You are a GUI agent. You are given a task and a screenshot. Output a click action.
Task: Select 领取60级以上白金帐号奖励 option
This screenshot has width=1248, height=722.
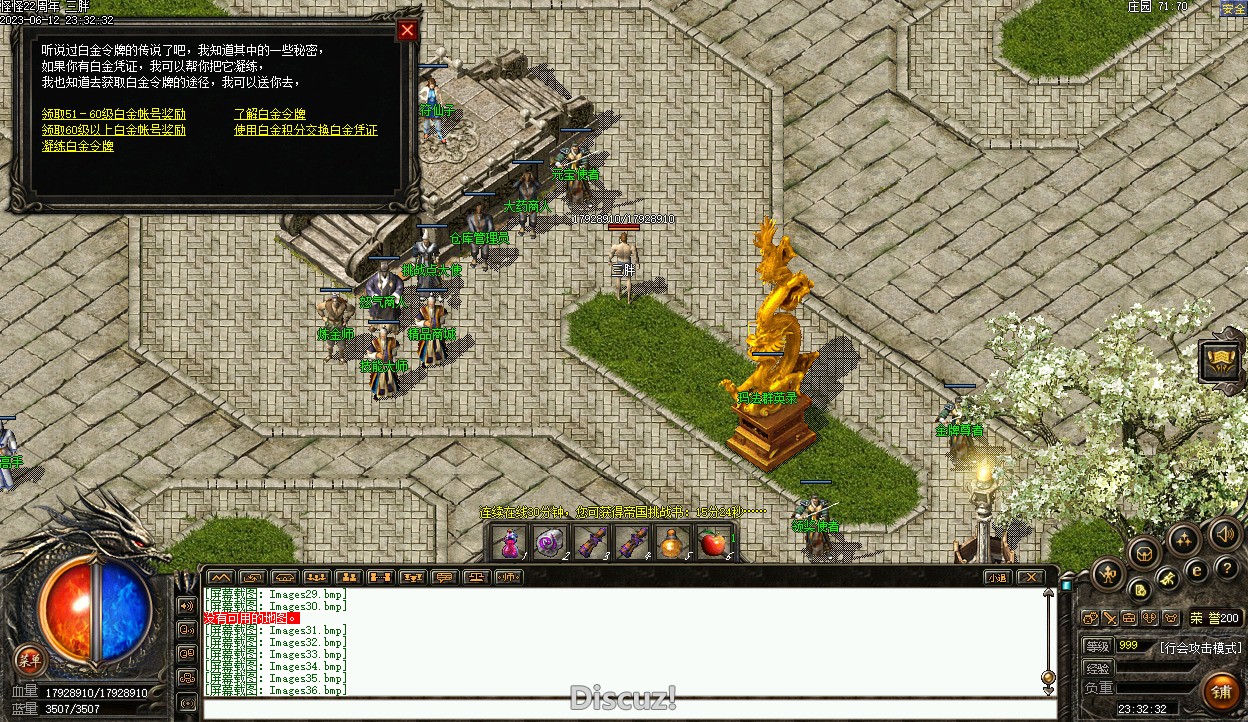[114, 130]
